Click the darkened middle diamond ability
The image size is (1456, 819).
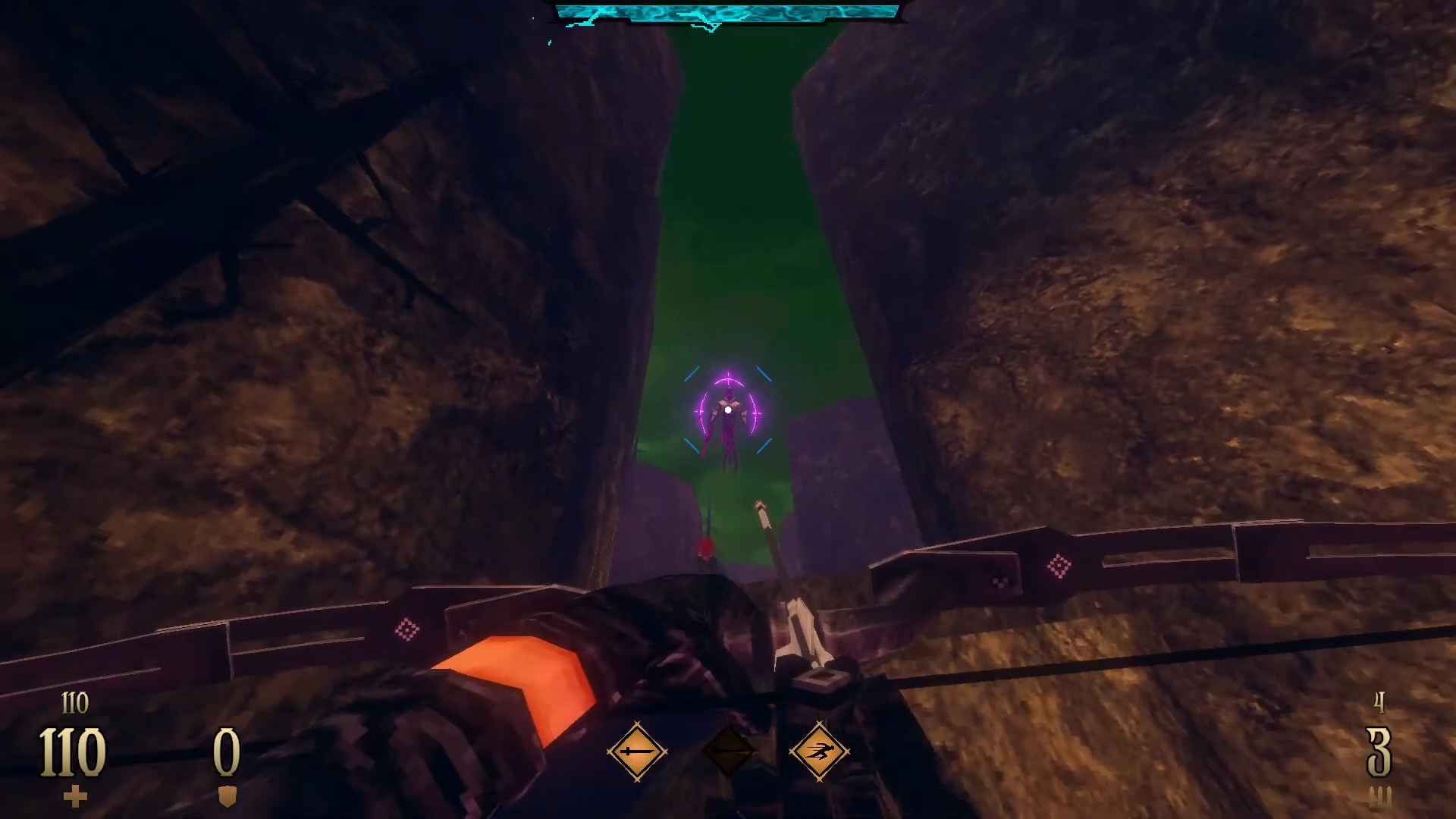coord(728,752)
